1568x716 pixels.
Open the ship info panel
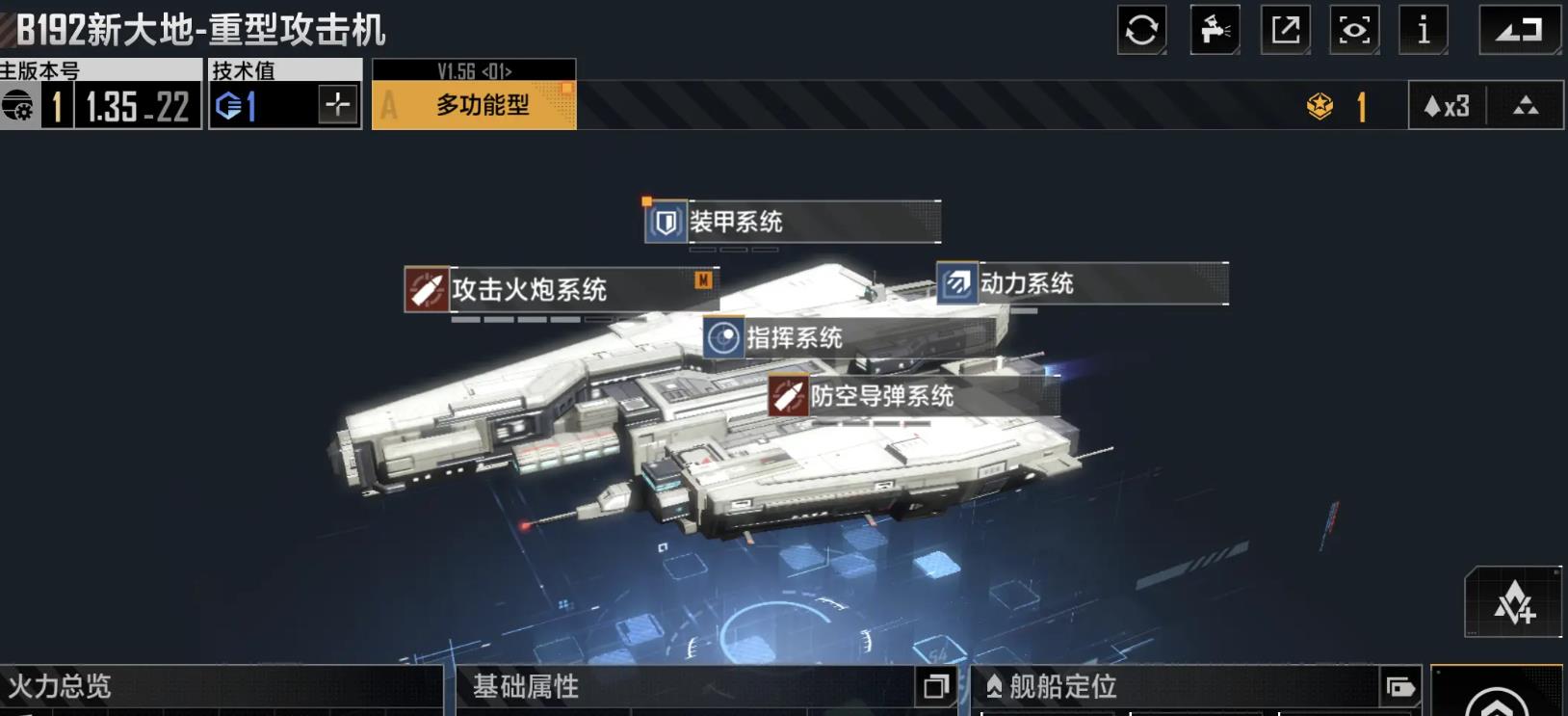pyautogui.click(x=1424, y=28)
